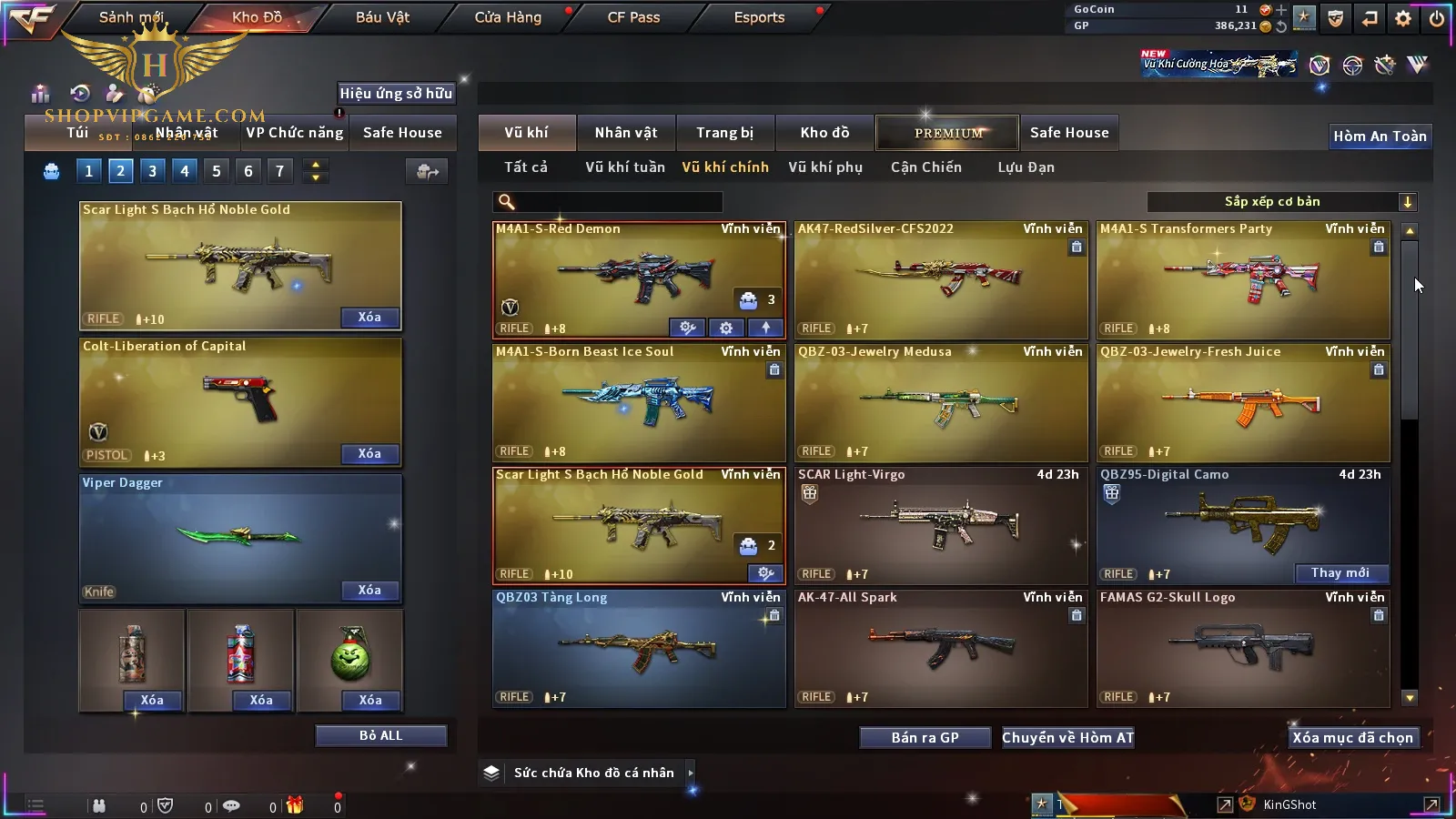
Task: Open the PREMIUM tab
Action: [947, 133]
